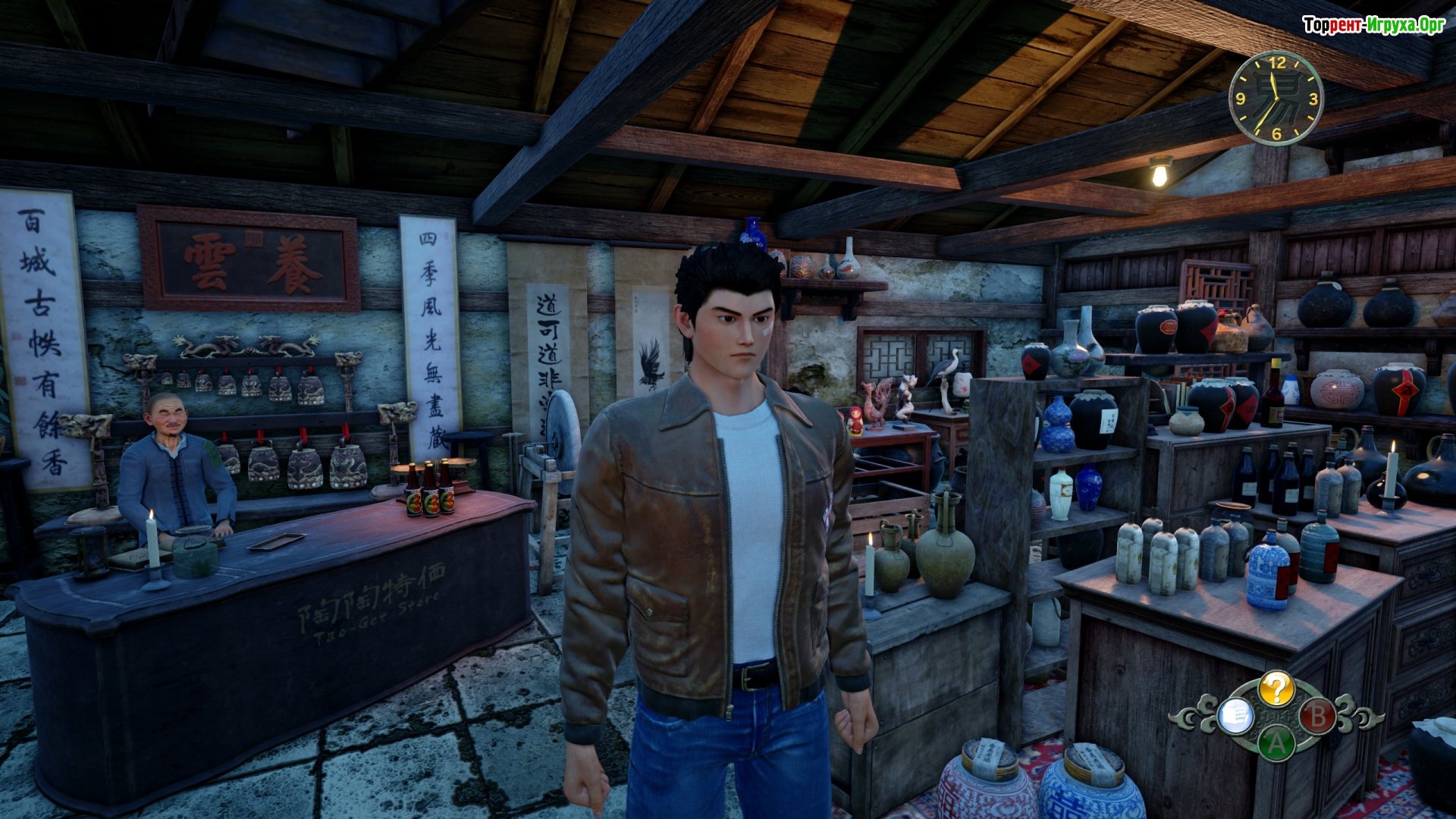Click the clock in the top corner
The image size is (1456, 819).
[x=1276, y=99]
